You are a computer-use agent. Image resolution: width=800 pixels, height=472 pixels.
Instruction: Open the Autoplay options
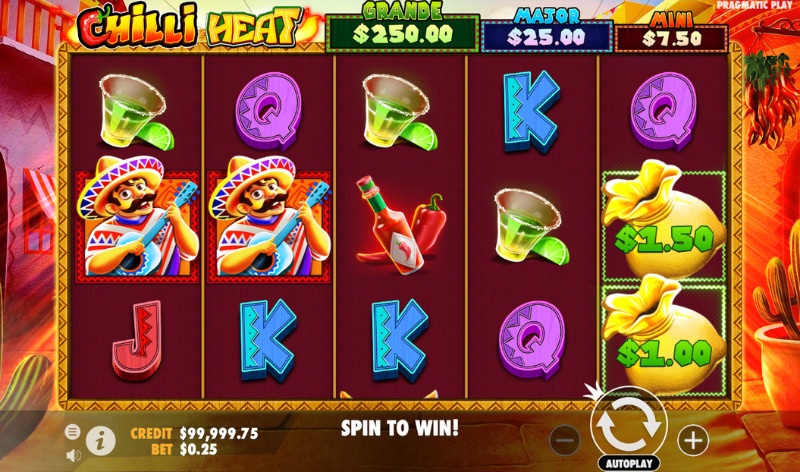(630, 464)
